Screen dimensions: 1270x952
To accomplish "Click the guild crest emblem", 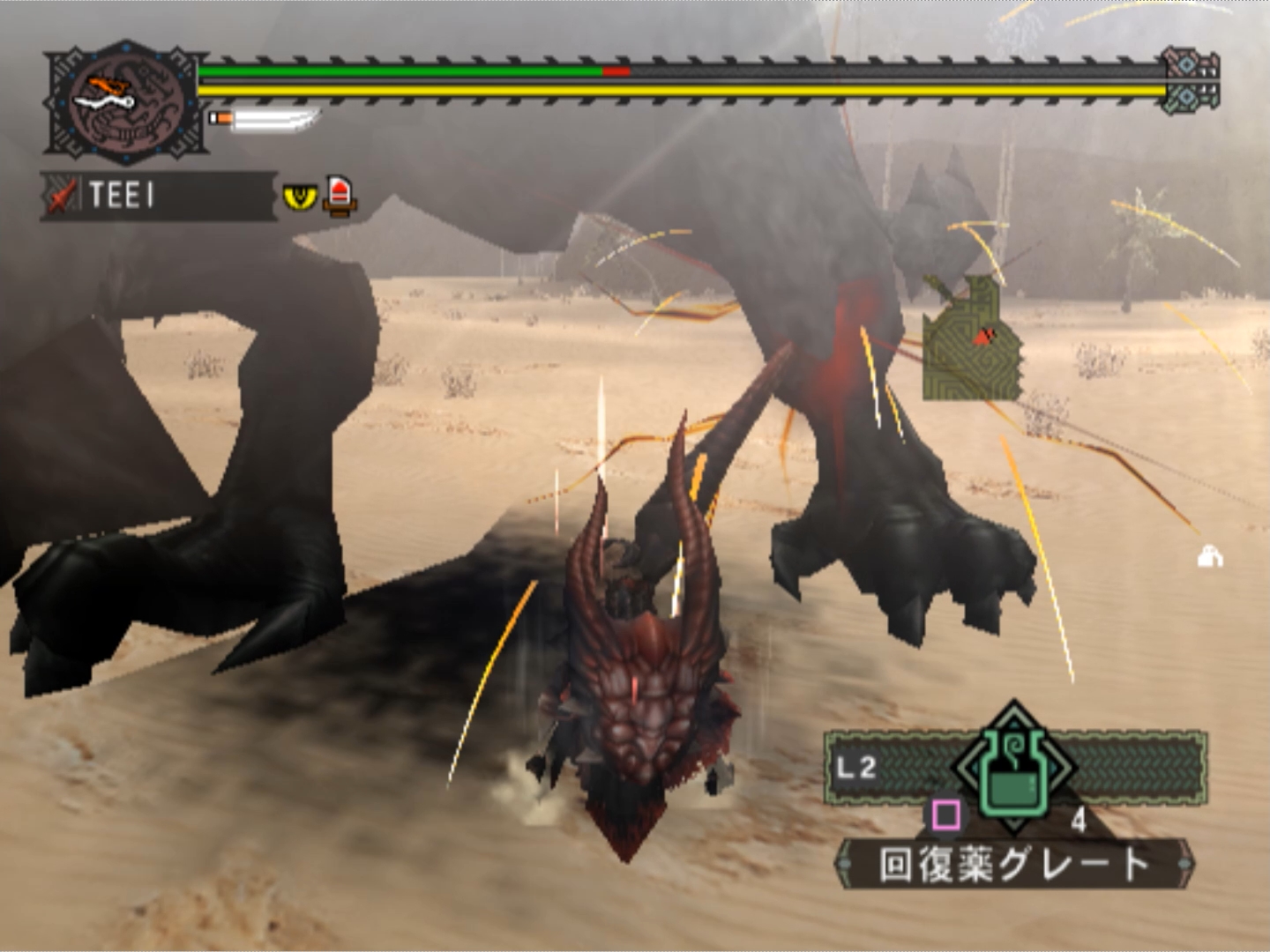I will tap(125, 101).
